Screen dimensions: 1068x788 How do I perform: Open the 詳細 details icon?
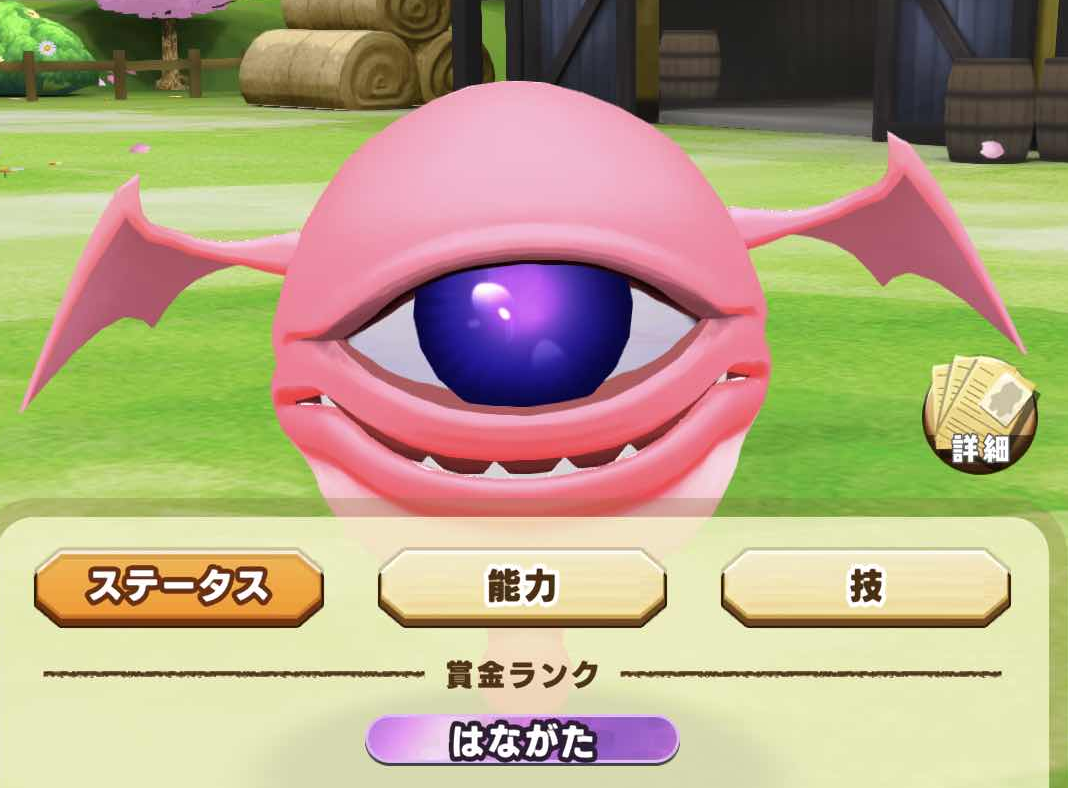pos(979,414)
